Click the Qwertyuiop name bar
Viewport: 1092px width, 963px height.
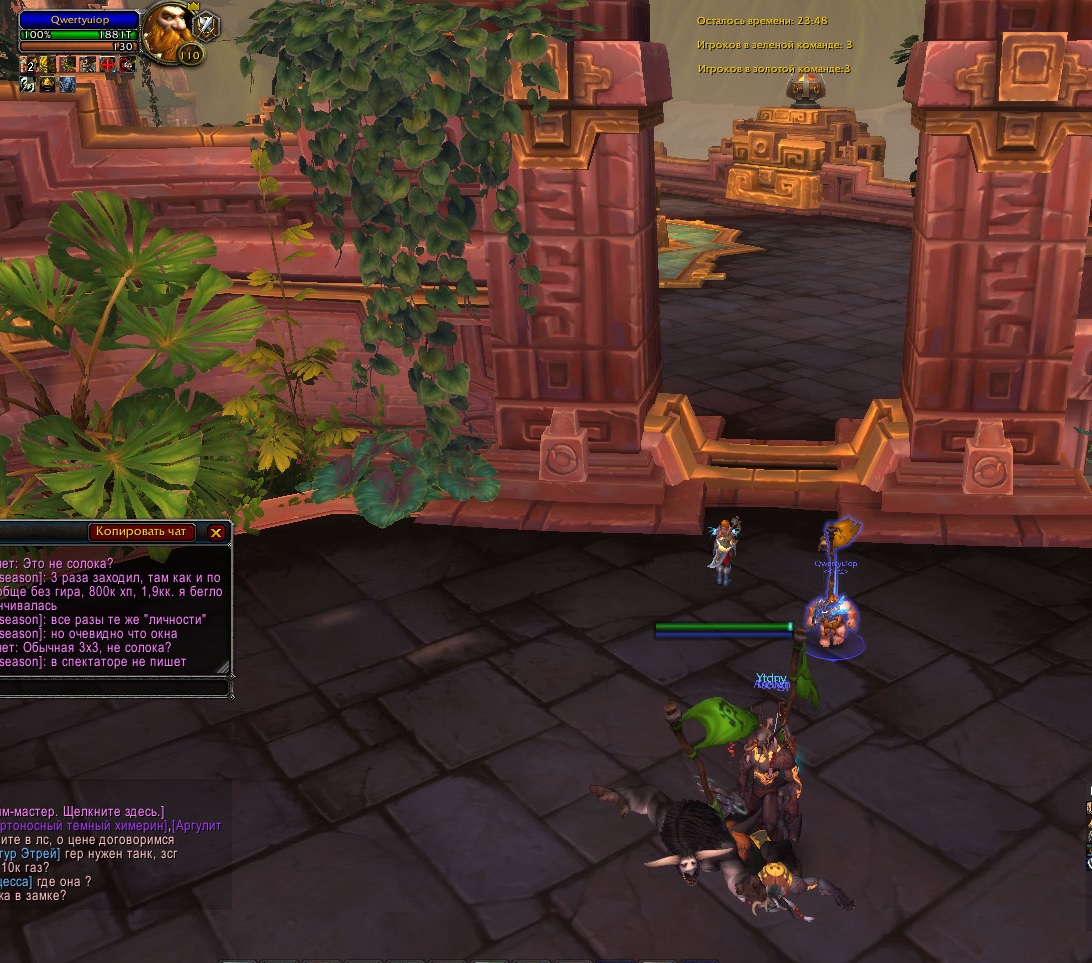coord(79,19)
